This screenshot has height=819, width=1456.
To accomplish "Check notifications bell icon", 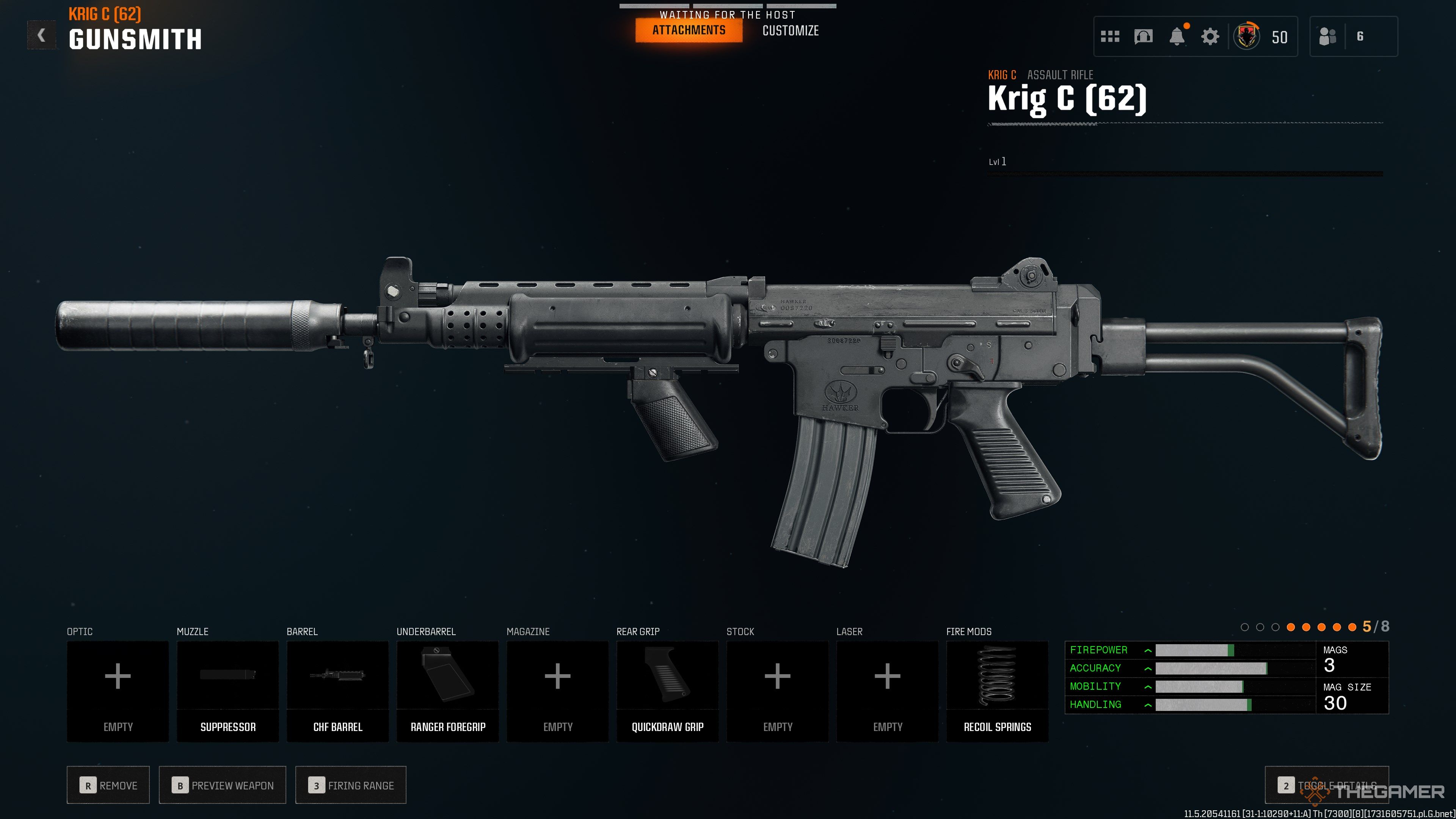I will click(1177, 37).
